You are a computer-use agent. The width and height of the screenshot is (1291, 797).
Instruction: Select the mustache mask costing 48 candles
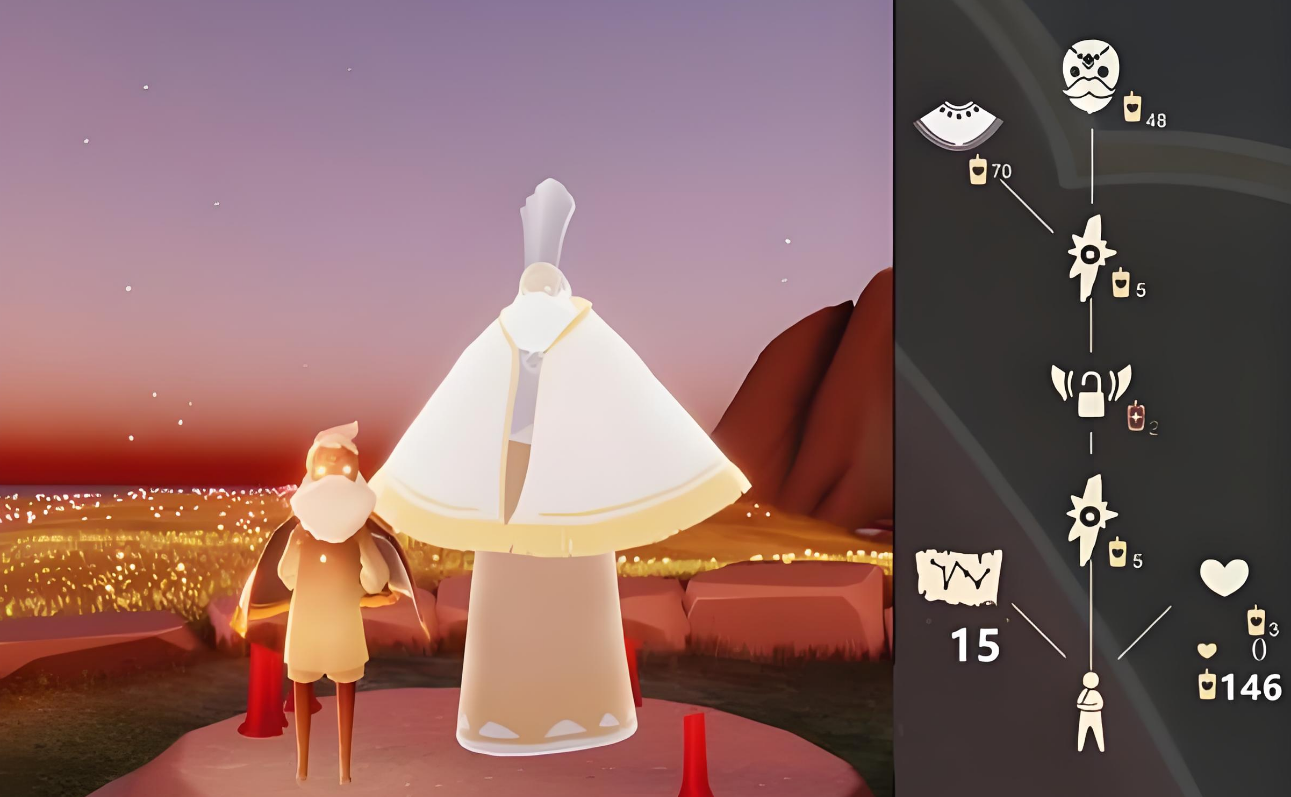1090,77
